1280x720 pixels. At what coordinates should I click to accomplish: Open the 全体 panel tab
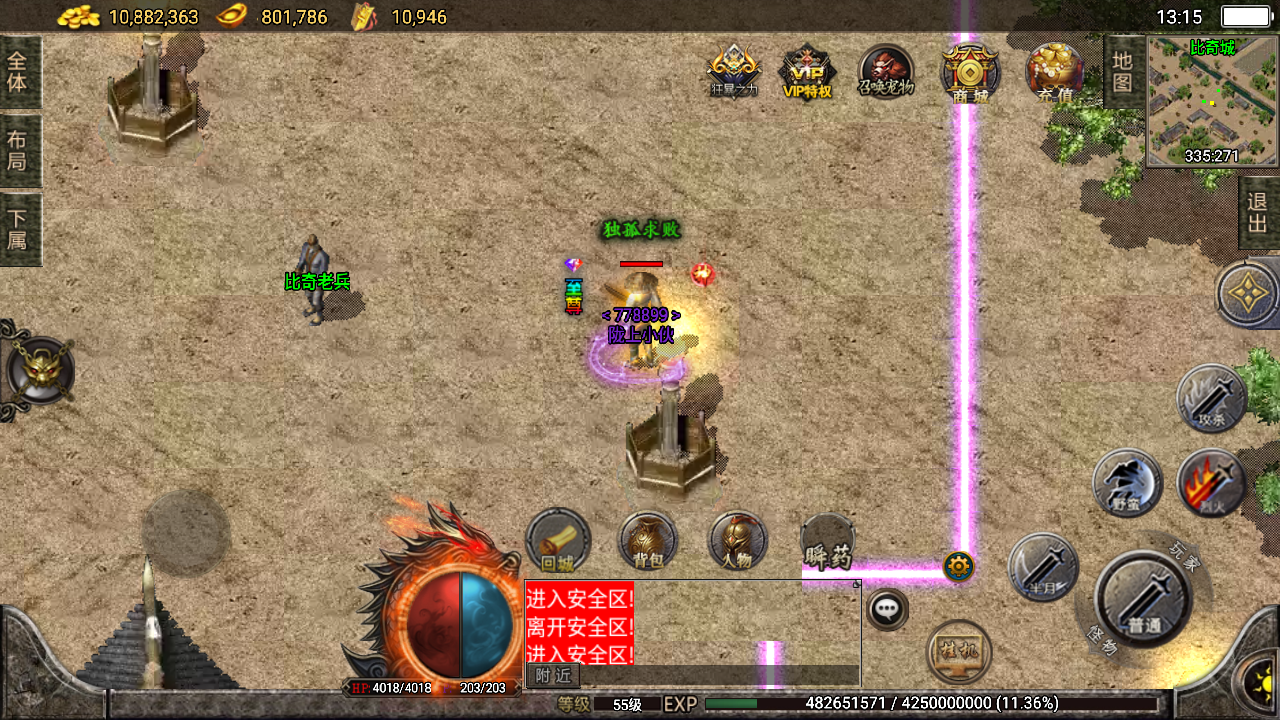coord(19,72)
